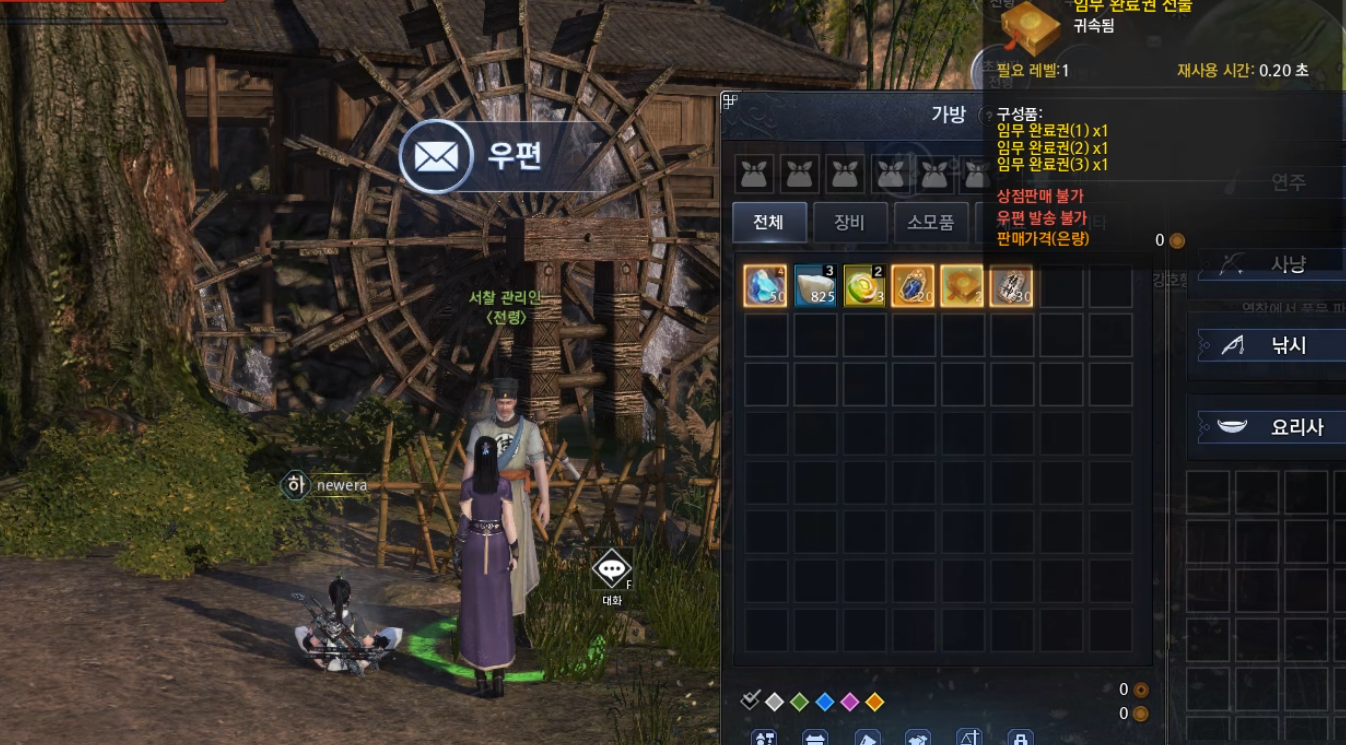Select the white stone item stack
1346x745 pixels.
(814, 286)
